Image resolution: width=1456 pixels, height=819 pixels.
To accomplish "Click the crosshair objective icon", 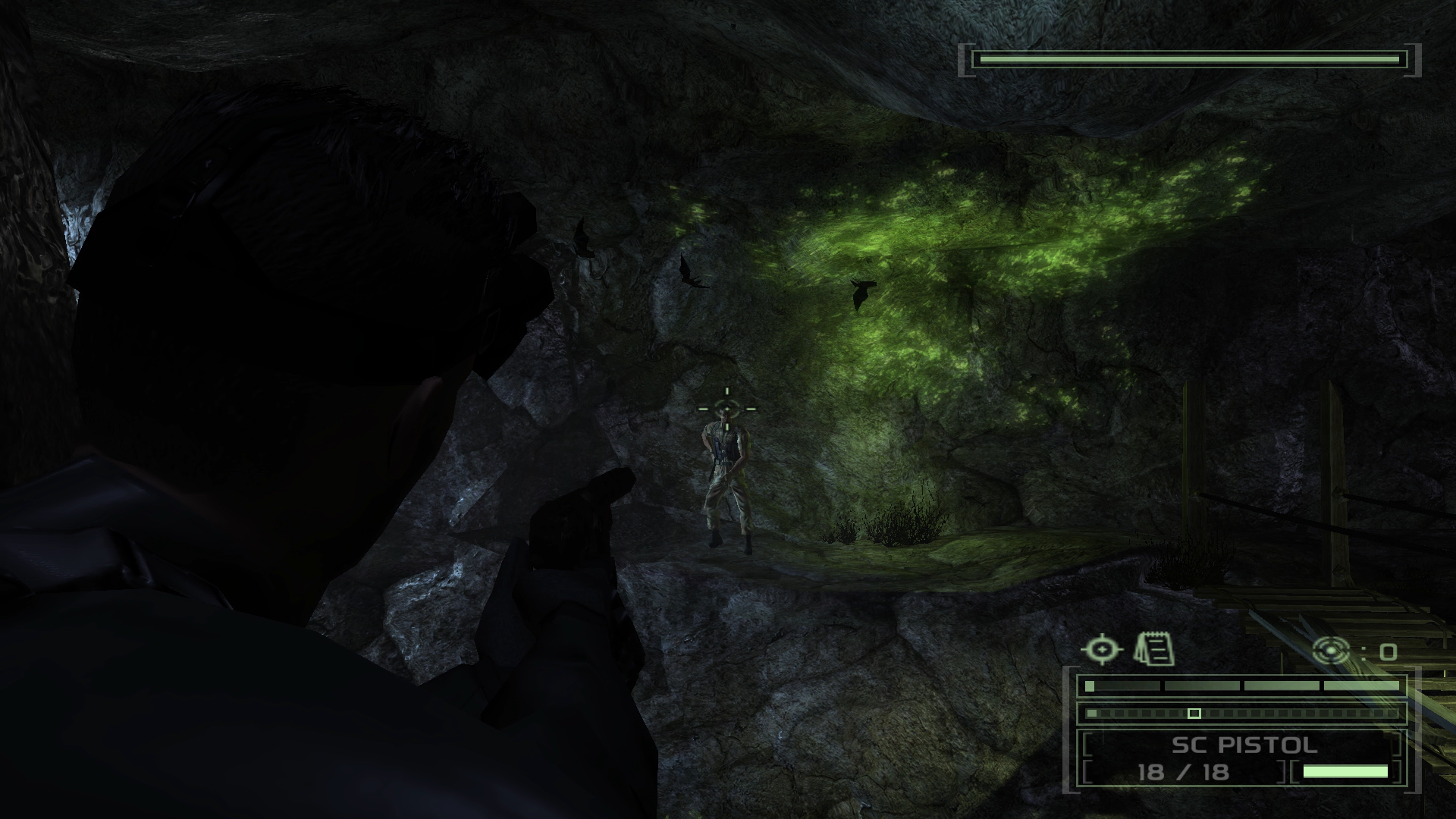I will (x=1102, y=650).
